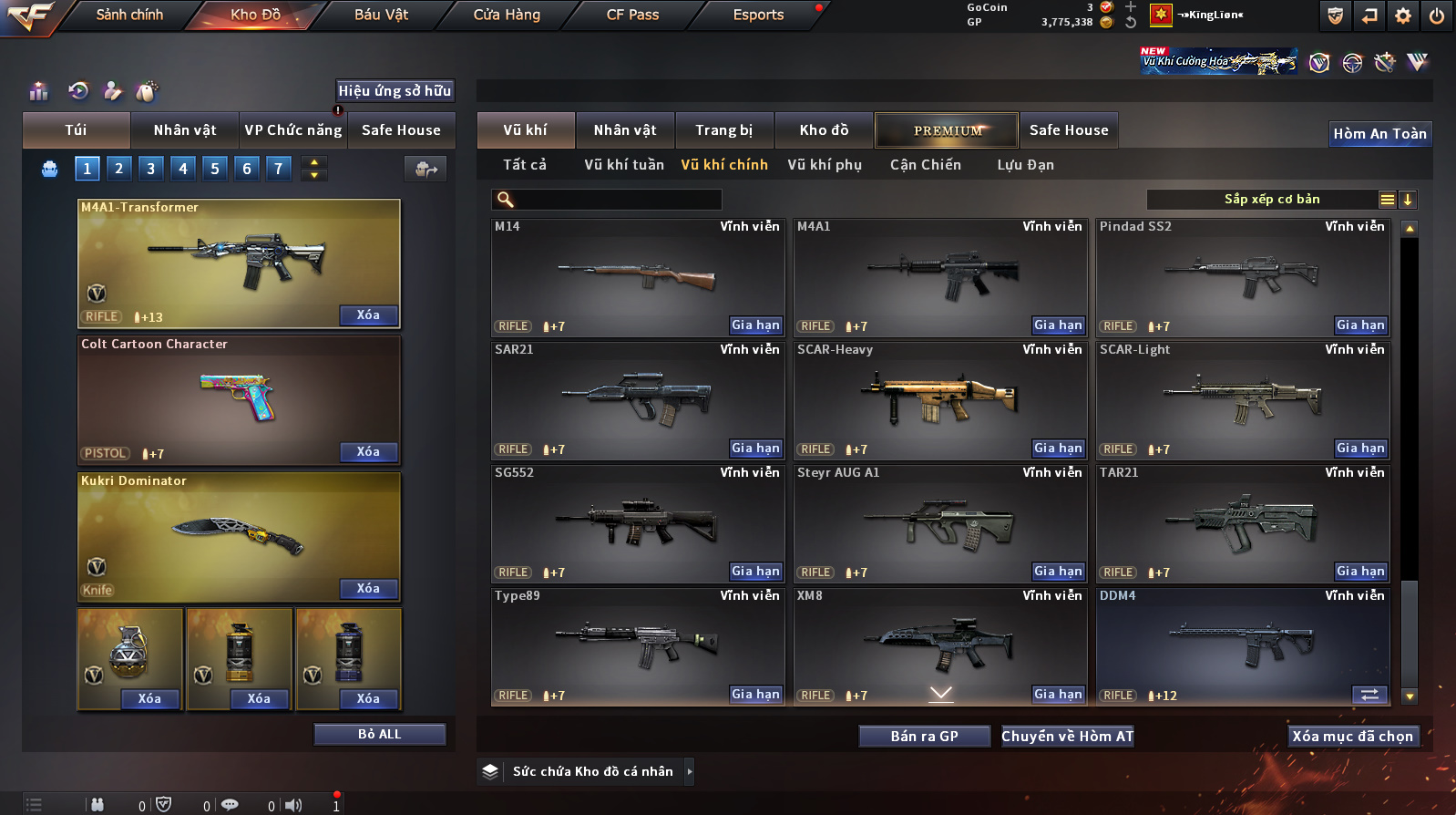Open the Sảnh chính lobby menu

tap(129, 15)
